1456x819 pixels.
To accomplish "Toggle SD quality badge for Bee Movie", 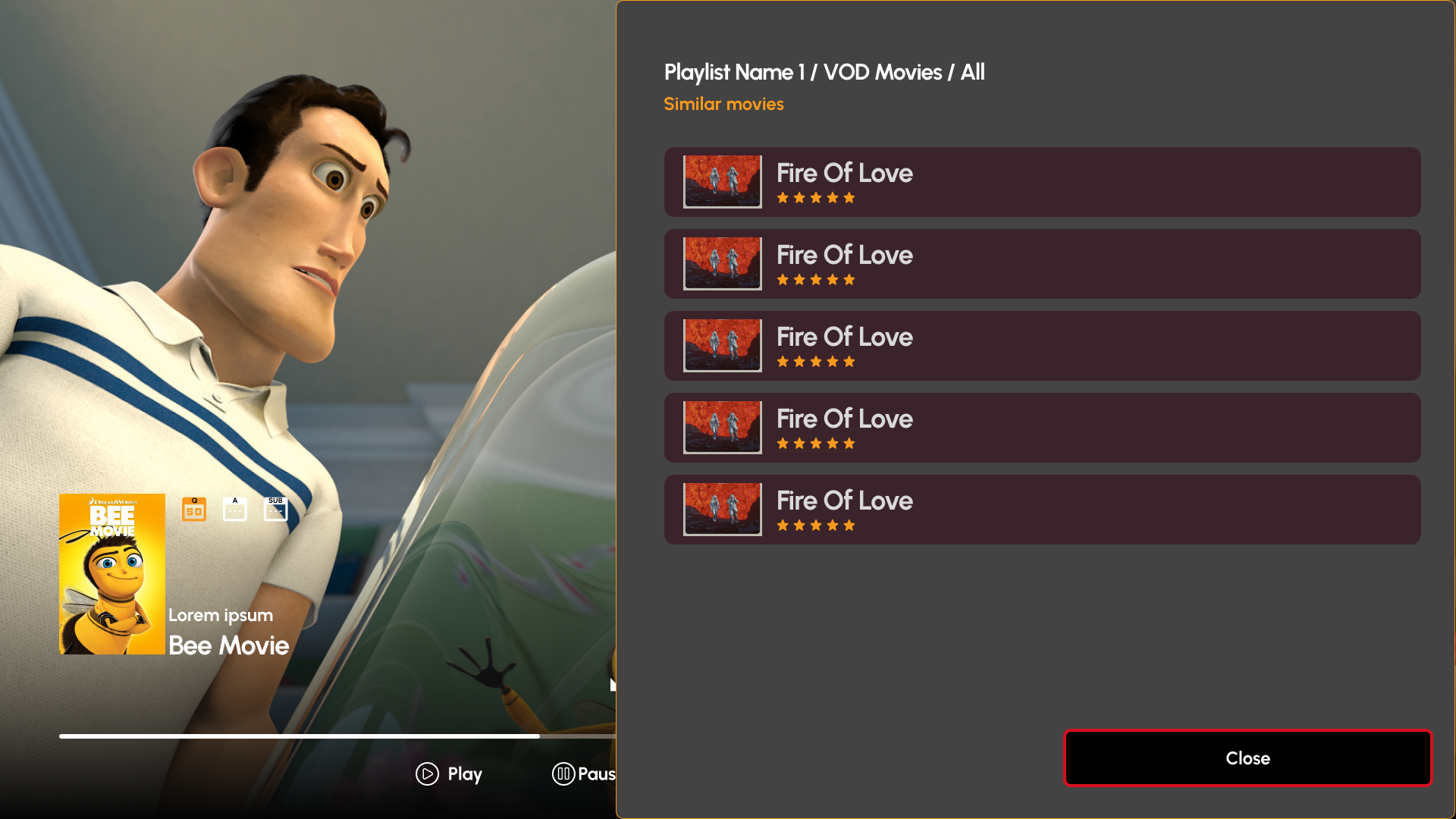I will point(193,508).
